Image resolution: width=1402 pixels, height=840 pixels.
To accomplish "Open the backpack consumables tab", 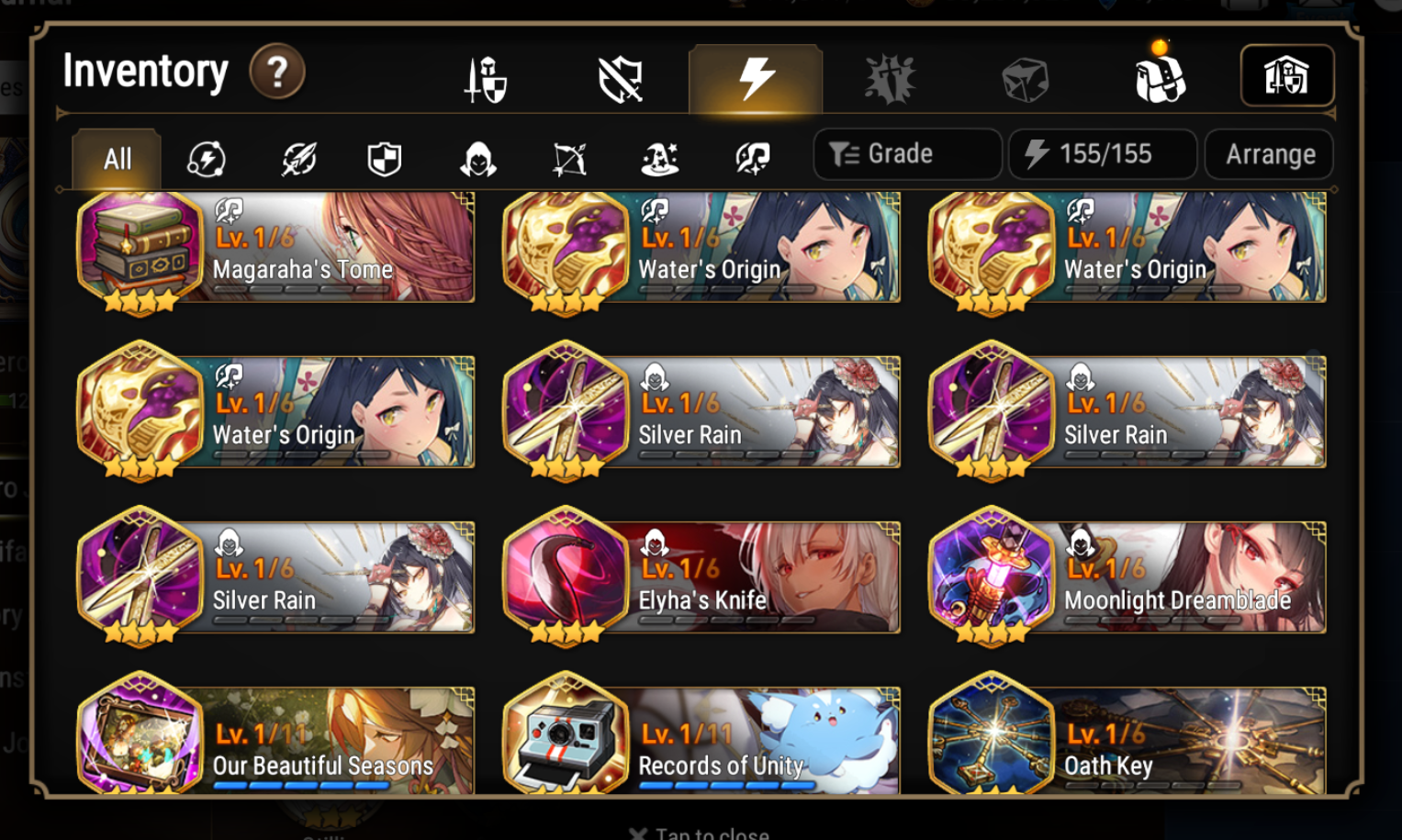I will (x=1159, y=78).
